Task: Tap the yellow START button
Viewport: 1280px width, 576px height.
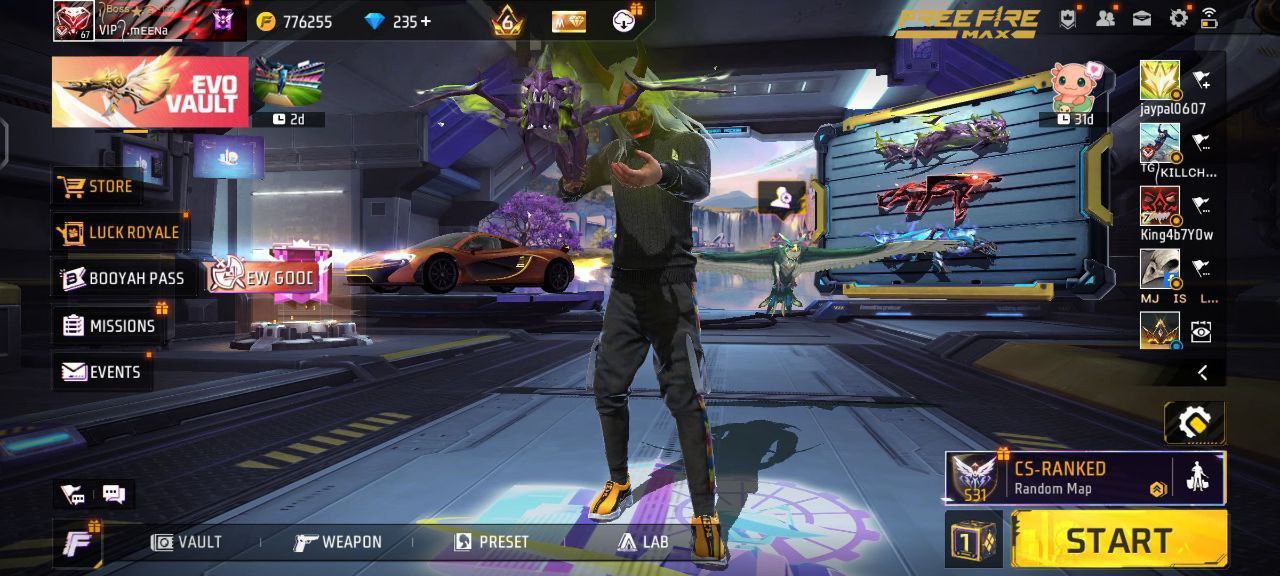Action: point(1119,540)
